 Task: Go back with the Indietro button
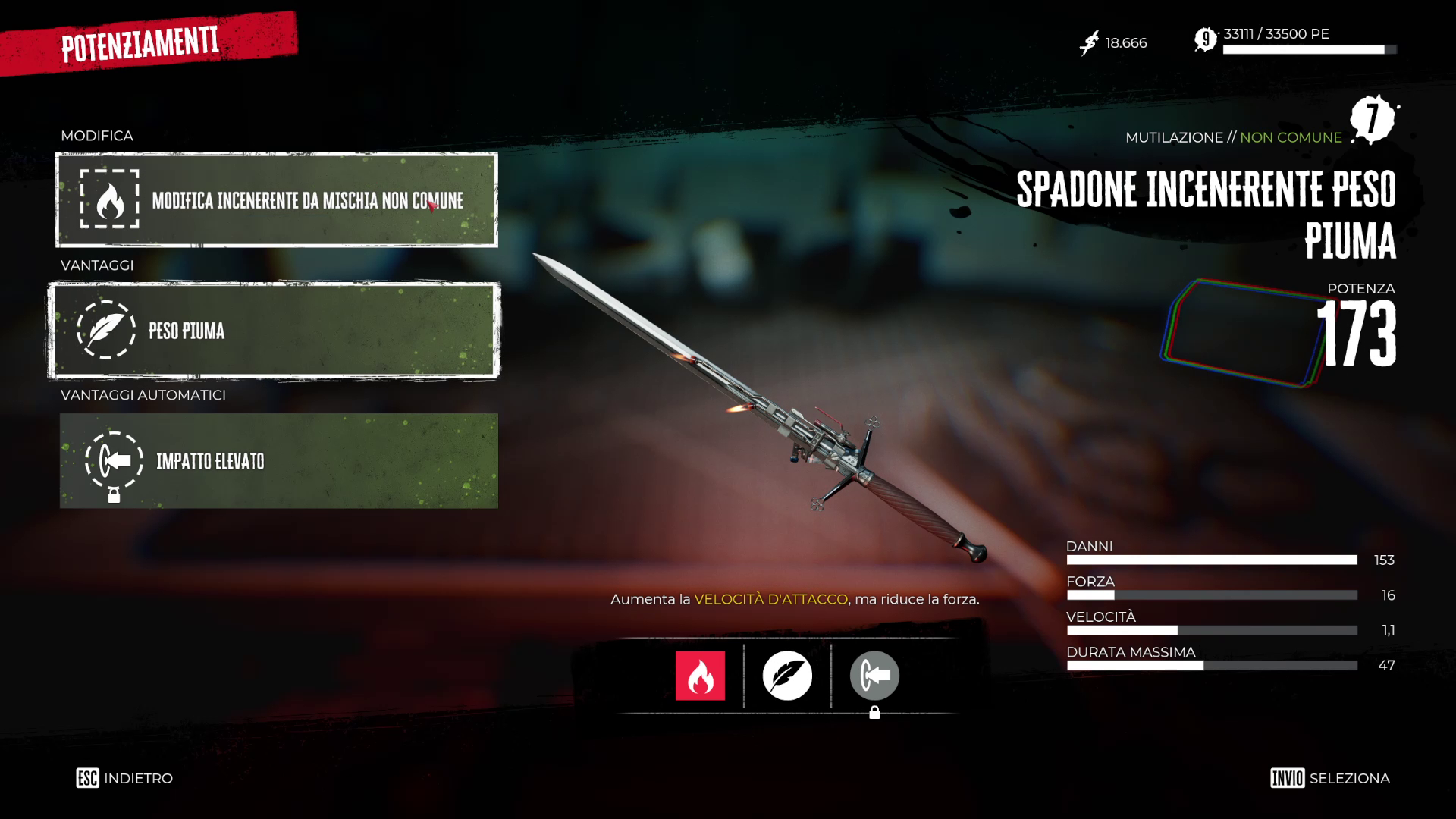click(x=125, y=778)
